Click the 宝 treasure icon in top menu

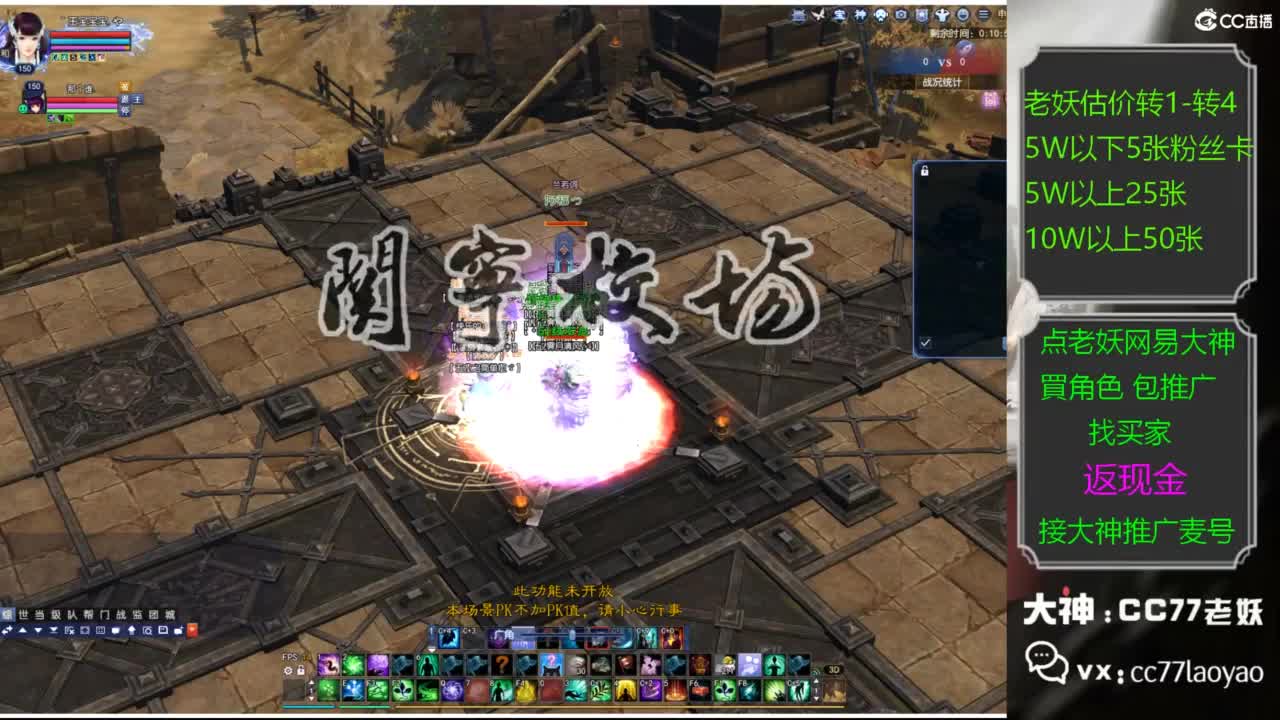(838, 14)
